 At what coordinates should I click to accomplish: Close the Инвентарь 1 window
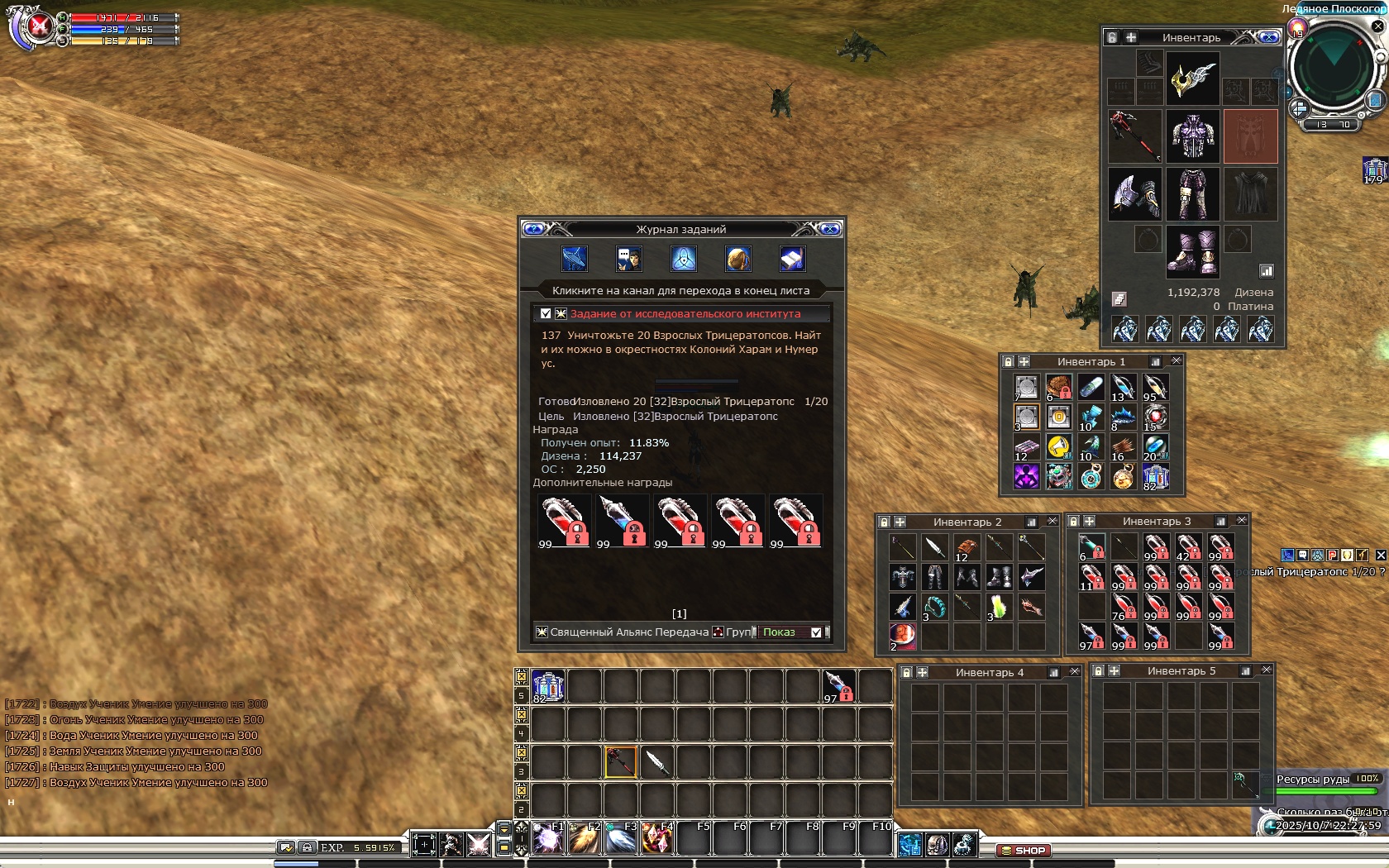pyautogui.click(x=1177, y=361)
